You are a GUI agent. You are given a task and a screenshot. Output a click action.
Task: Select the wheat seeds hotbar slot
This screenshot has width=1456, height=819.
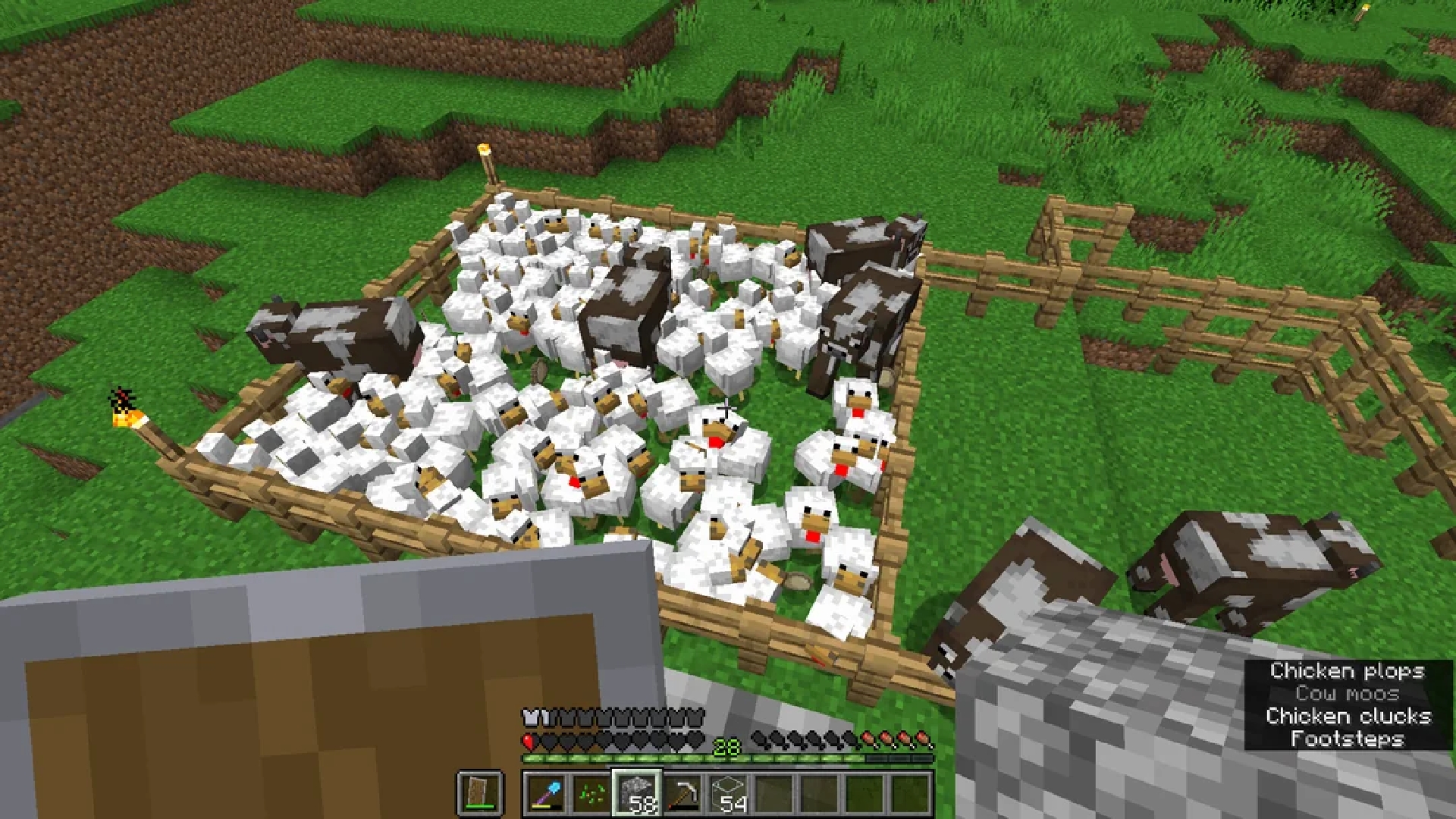click(591, 793)
